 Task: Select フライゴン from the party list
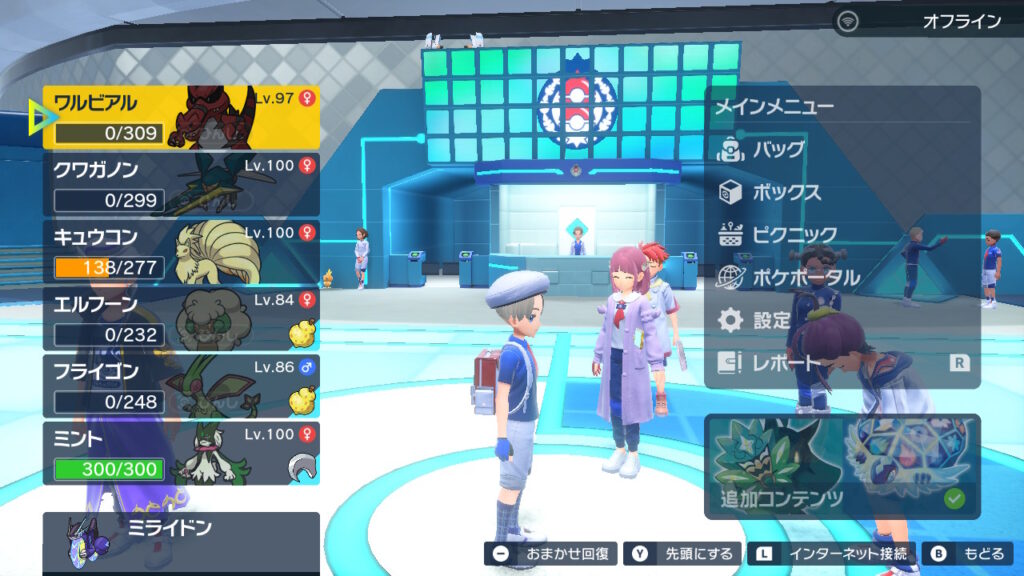180,385
